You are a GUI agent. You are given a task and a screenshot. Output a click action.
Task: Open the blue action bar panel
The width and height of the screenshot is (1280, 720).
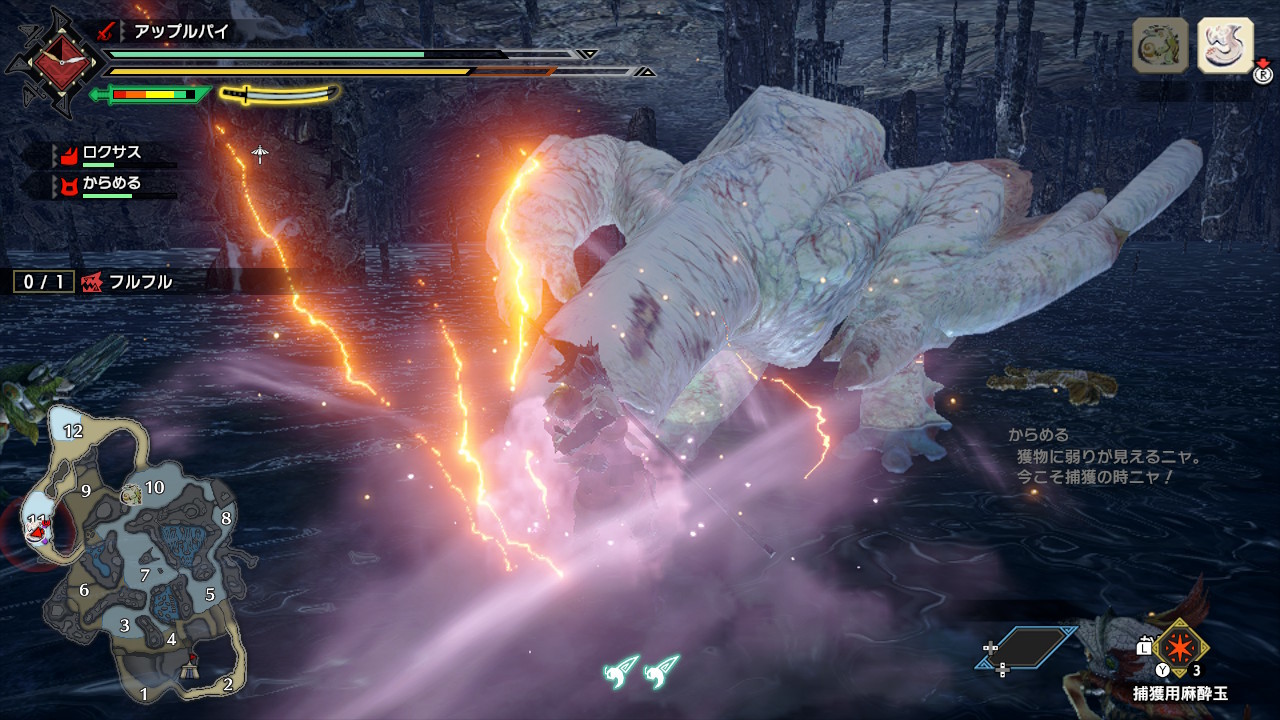point(1027,647)
